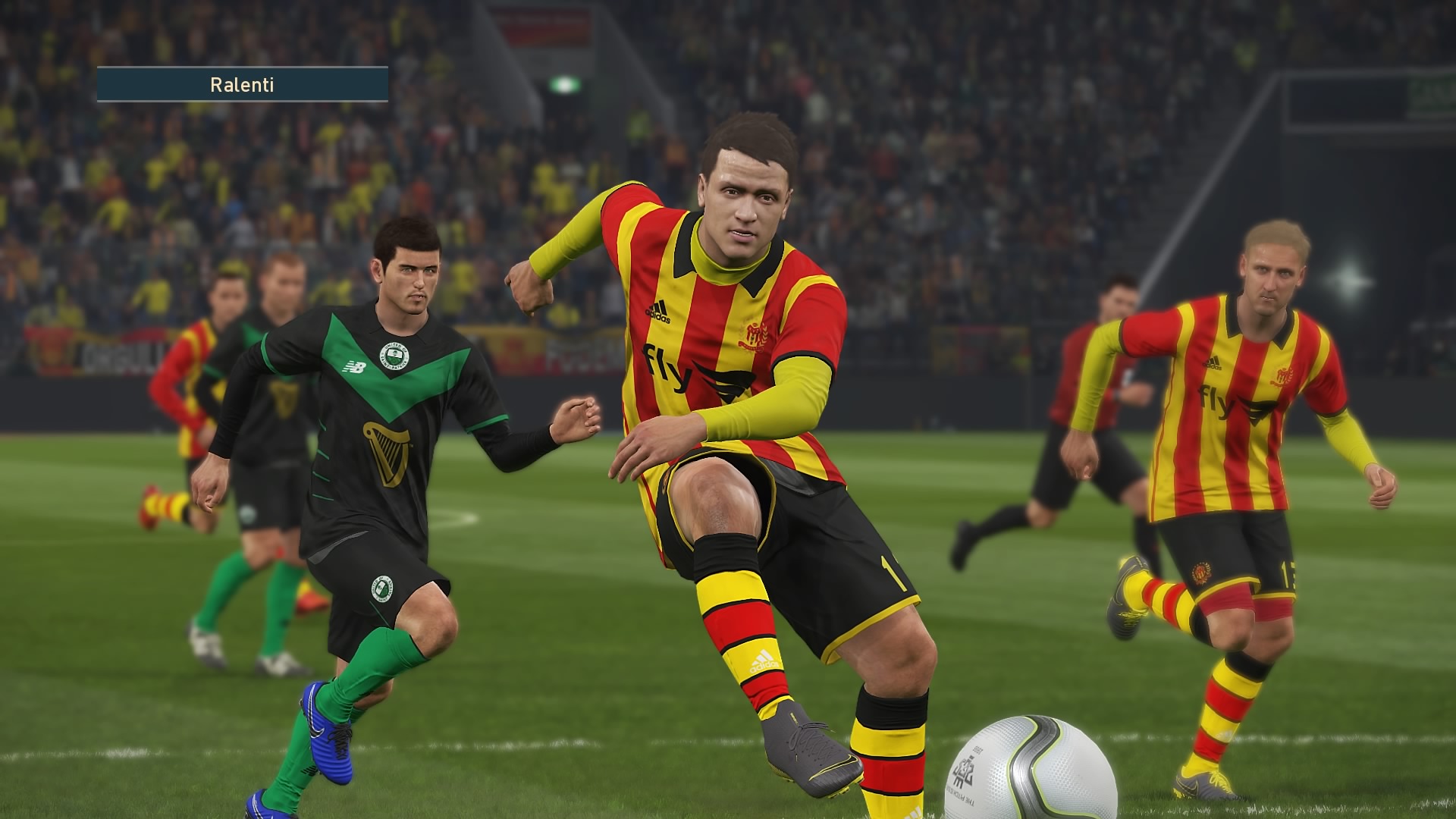Click the Ralenti replay banner

[242, 84]
